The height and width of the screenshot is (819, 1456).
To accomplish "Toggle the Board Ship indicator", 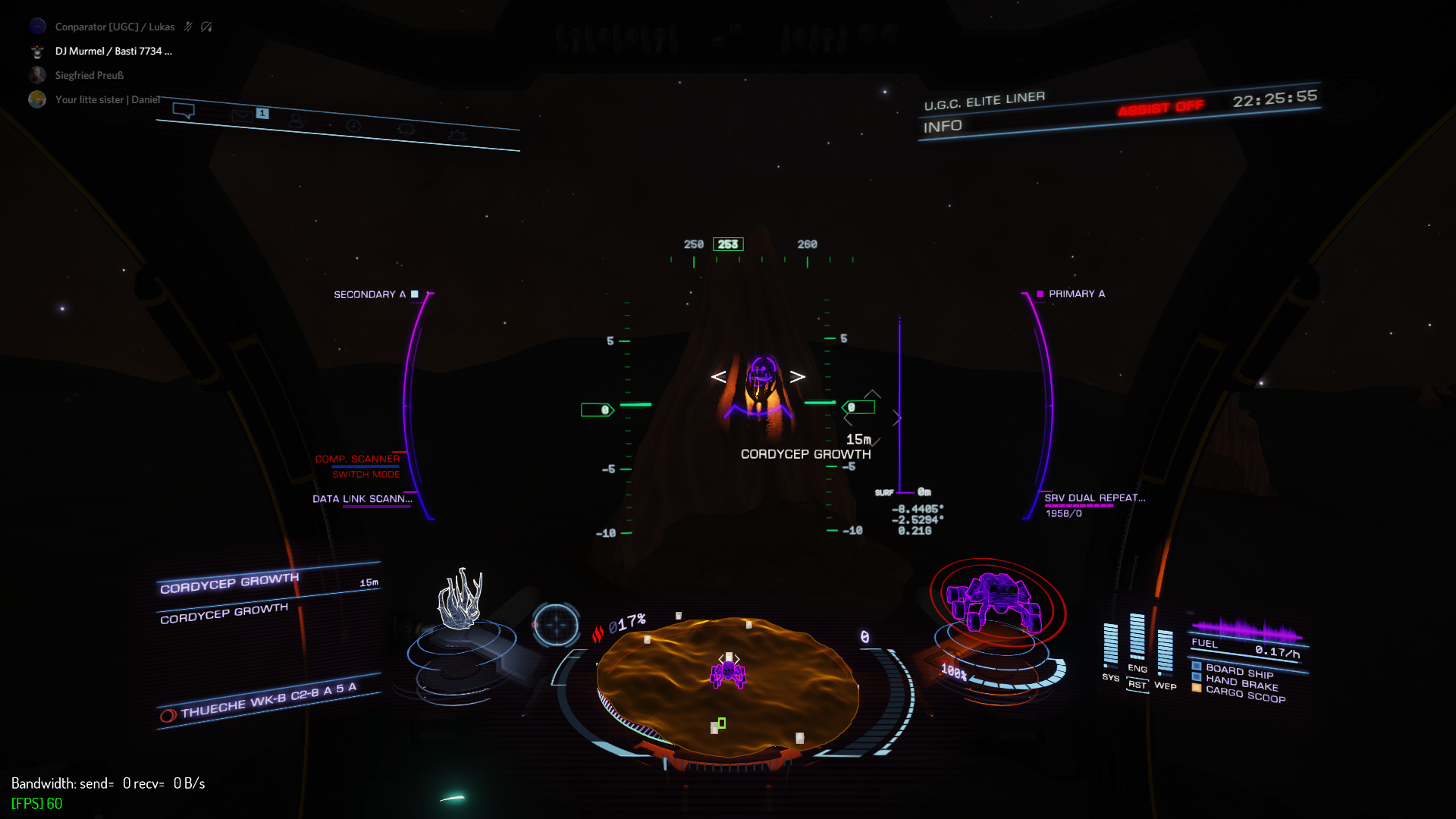I will click(1239, 672).
